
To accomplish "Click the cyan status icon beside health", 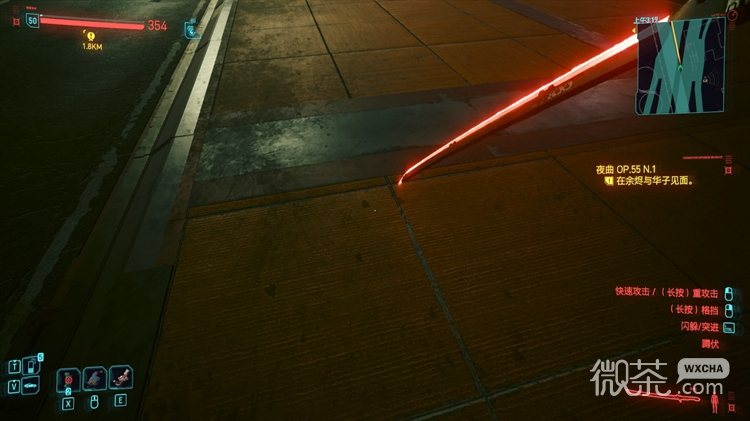I will (x=190, y=30).
